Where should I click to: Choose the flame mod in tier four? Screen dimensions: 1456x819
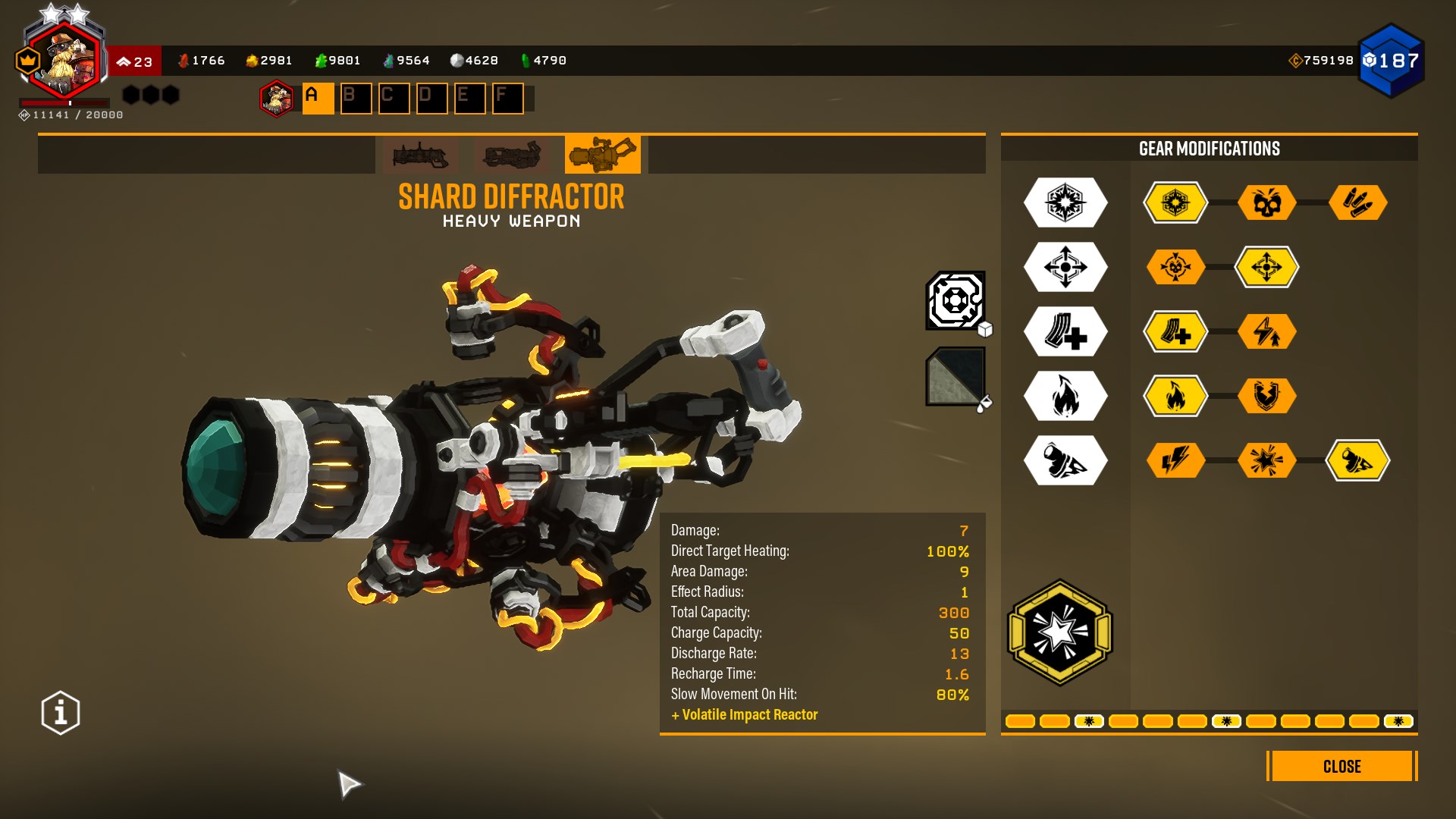click(1175, 396)
